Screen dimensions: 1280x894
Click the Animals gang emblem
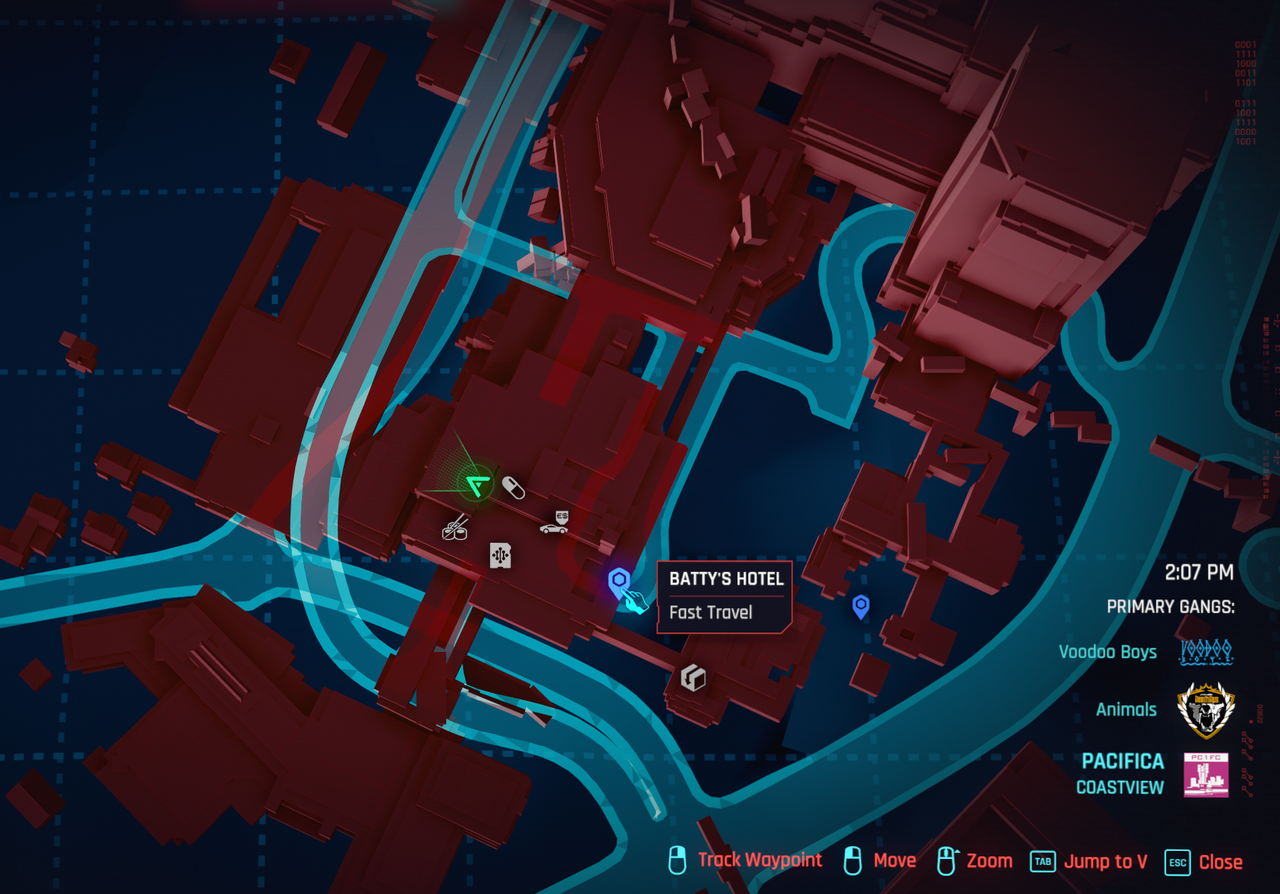click(x=1206, y=710)
